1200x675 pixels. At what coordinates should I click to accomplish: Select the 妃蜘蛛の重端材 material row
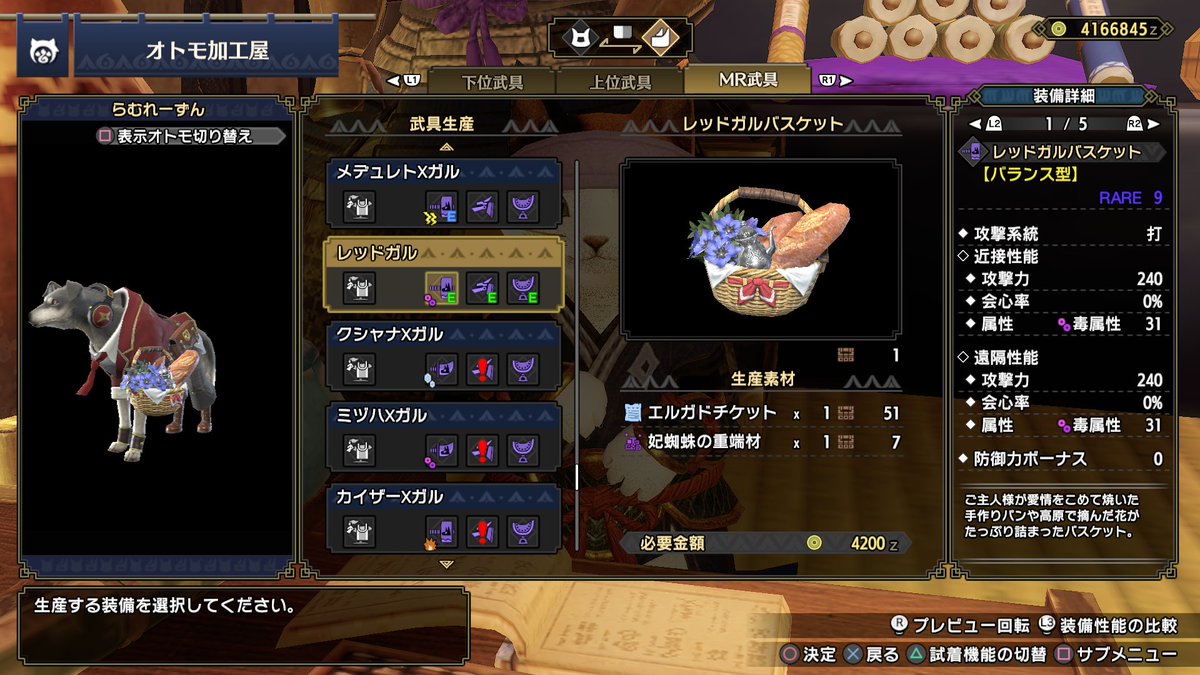(x=761, y=442)
